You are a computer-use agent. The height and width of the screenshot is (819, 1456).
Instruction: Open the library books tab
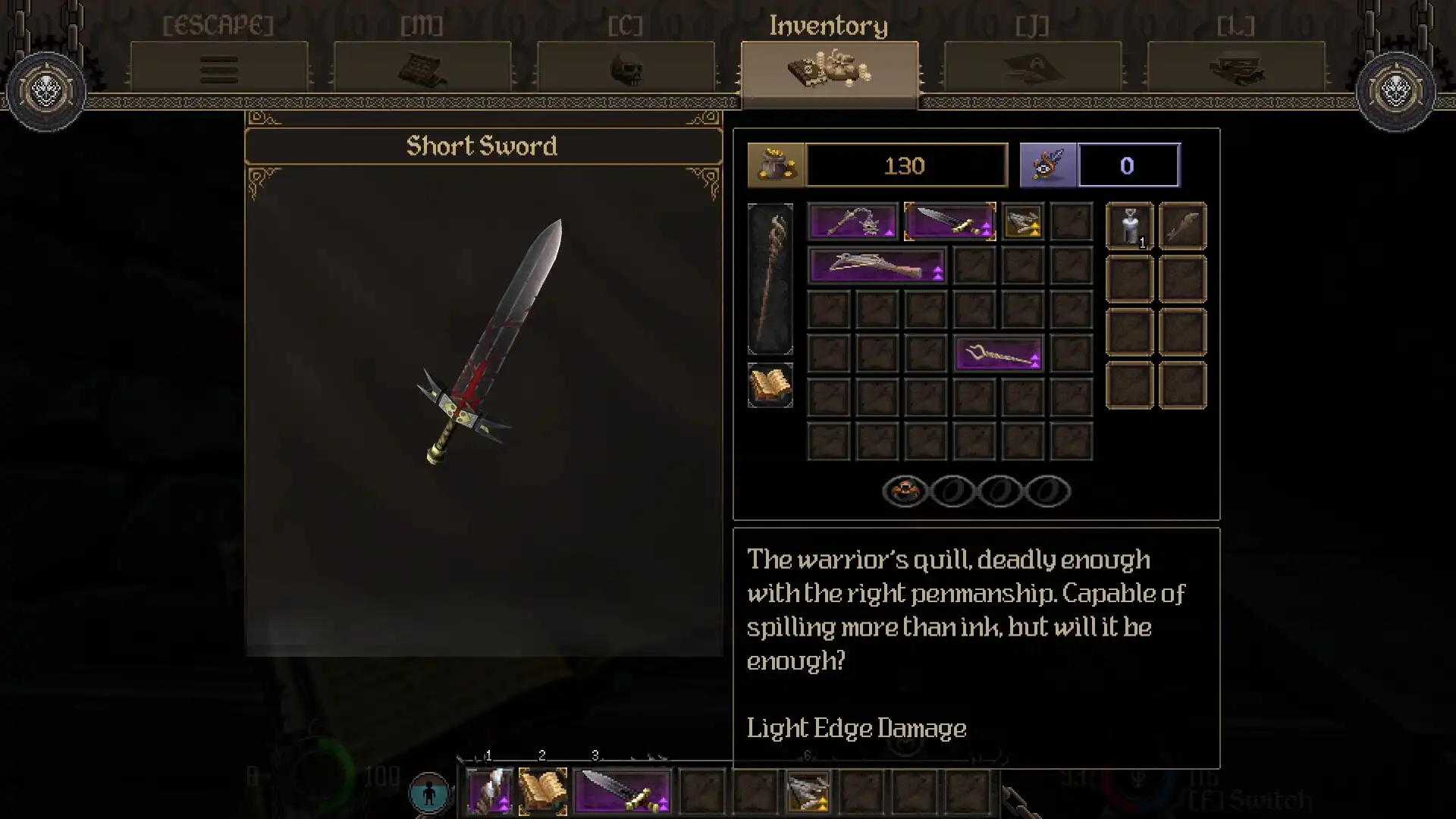1238,68
